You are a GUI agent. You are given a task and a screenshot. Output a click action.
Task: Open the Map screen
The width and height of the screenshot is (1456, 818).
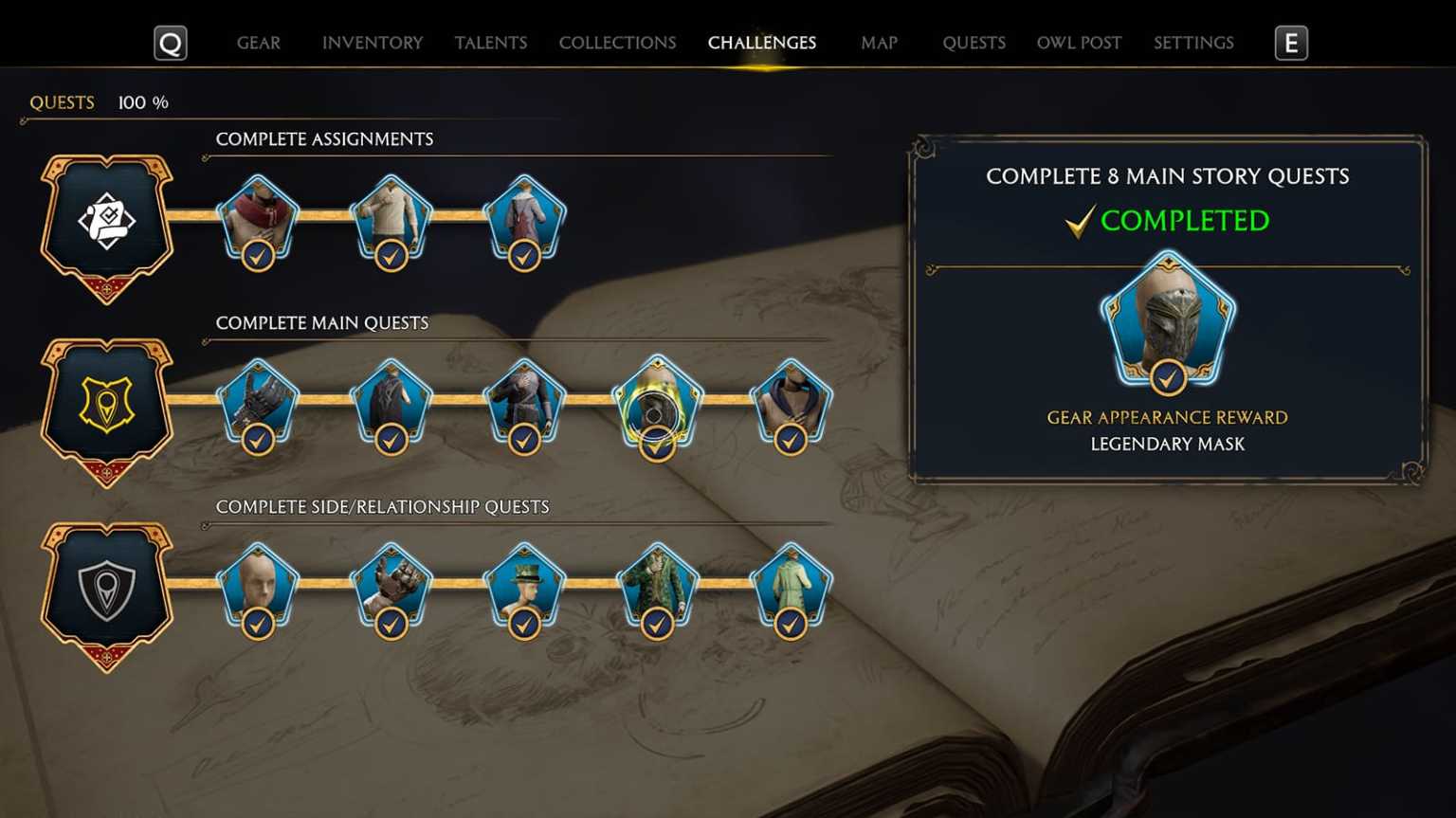[879, 42]
